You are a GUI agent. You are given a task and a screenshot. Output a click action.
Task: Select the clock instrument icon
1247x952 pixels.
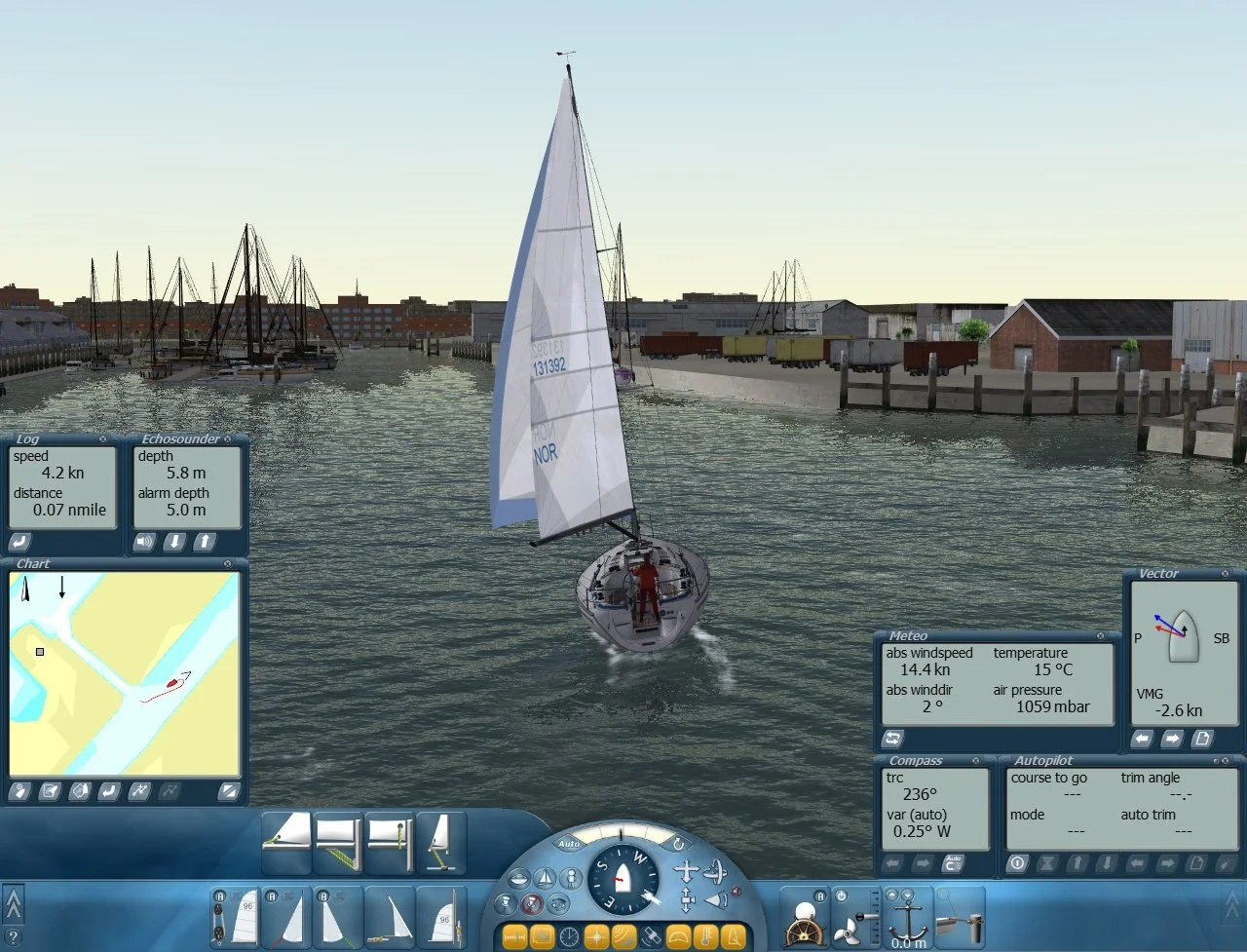(x=567, y=935)
